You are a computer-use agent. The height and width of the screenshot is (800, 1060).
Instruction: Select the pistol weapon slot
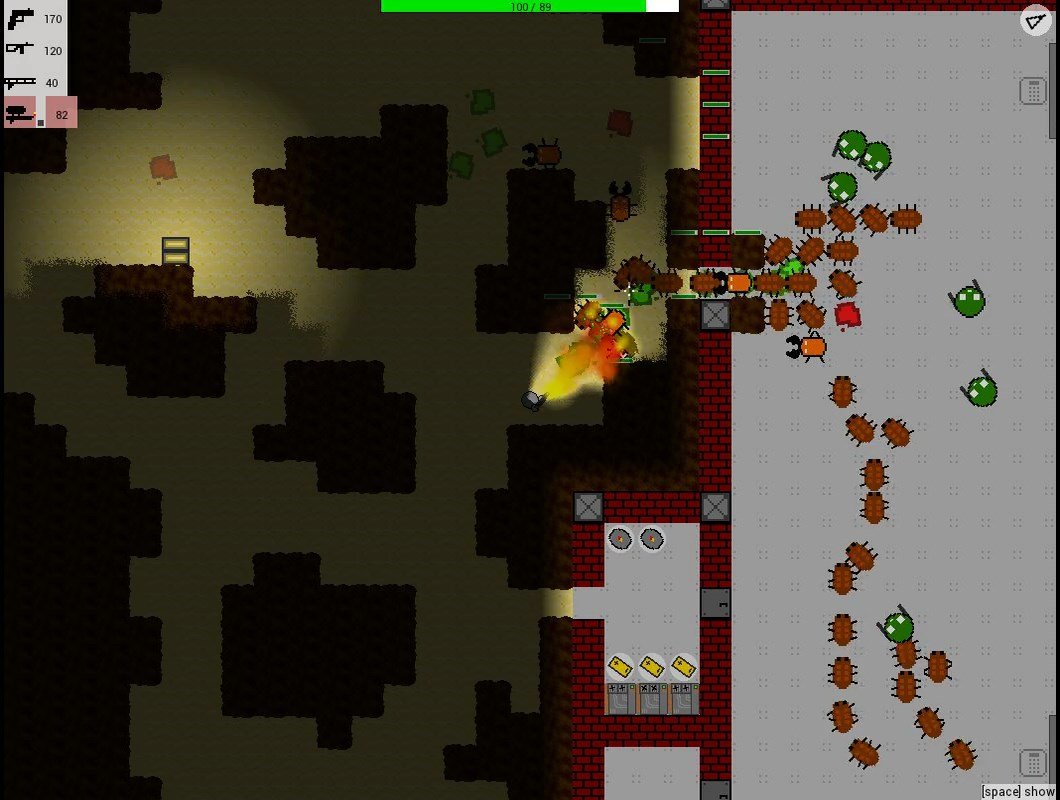coord(21,18)
